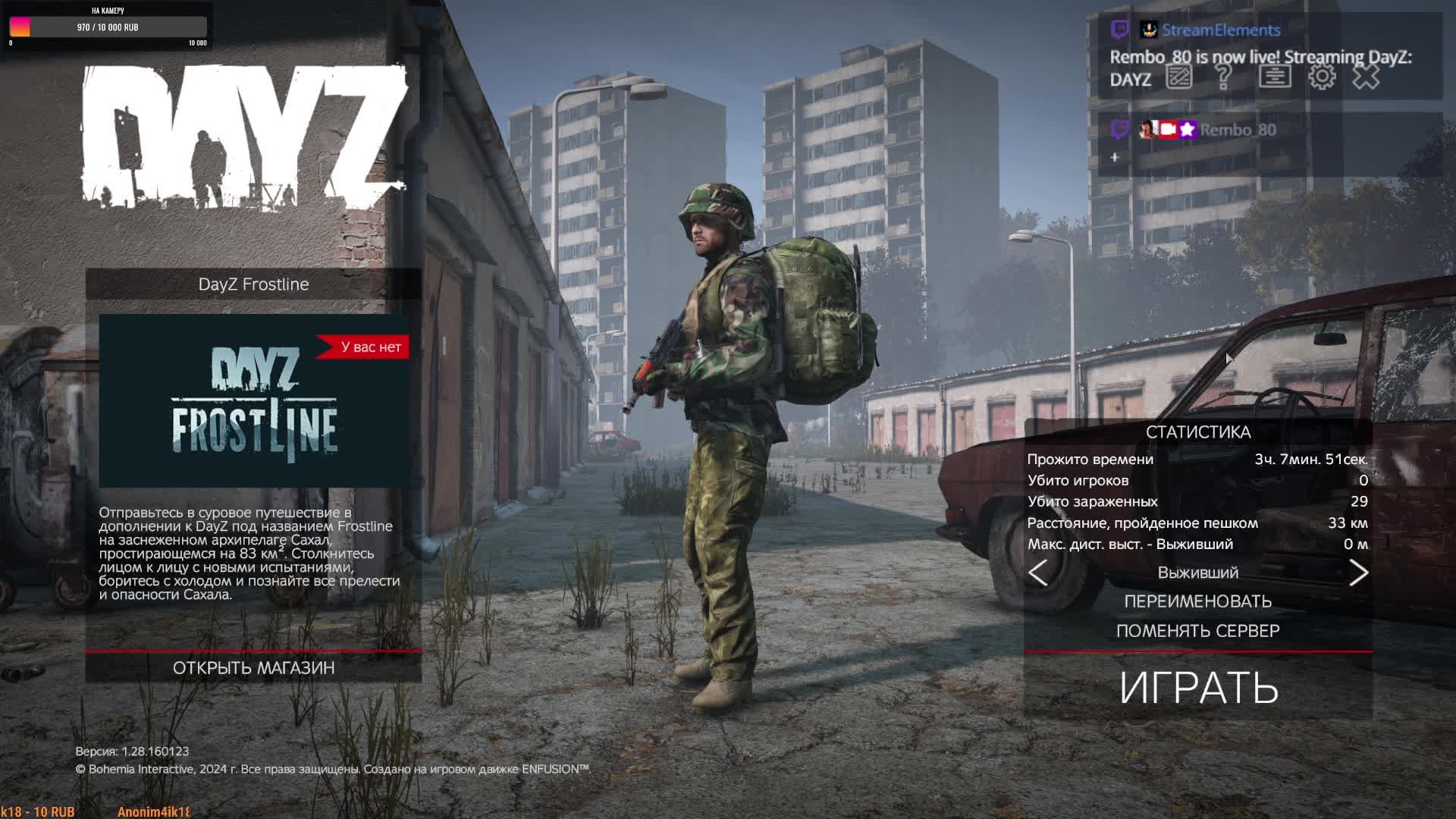Click the StreamElements name in chat overlay
Image resolution: width=1456 pixels, height=819 pixels.
(x=1221, y=30)
